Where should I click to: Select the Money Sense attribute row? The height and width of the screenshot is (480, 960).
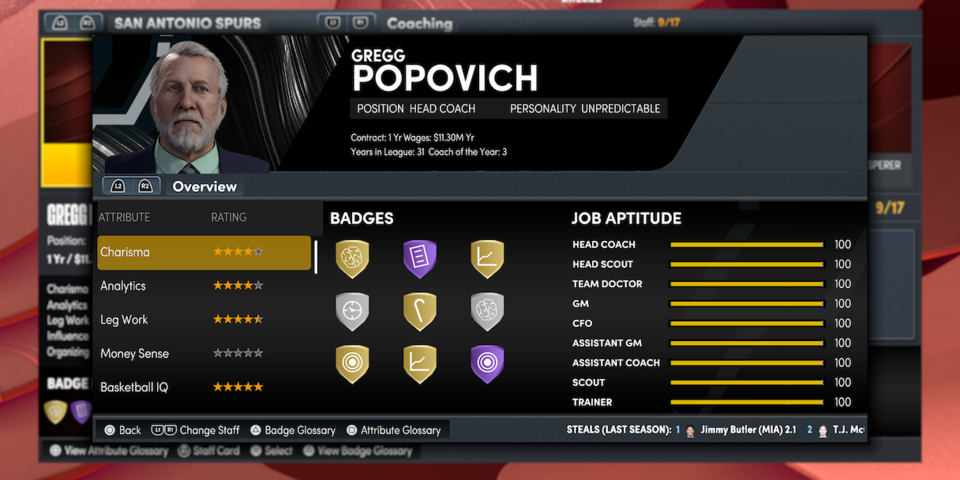coord(204,353)
